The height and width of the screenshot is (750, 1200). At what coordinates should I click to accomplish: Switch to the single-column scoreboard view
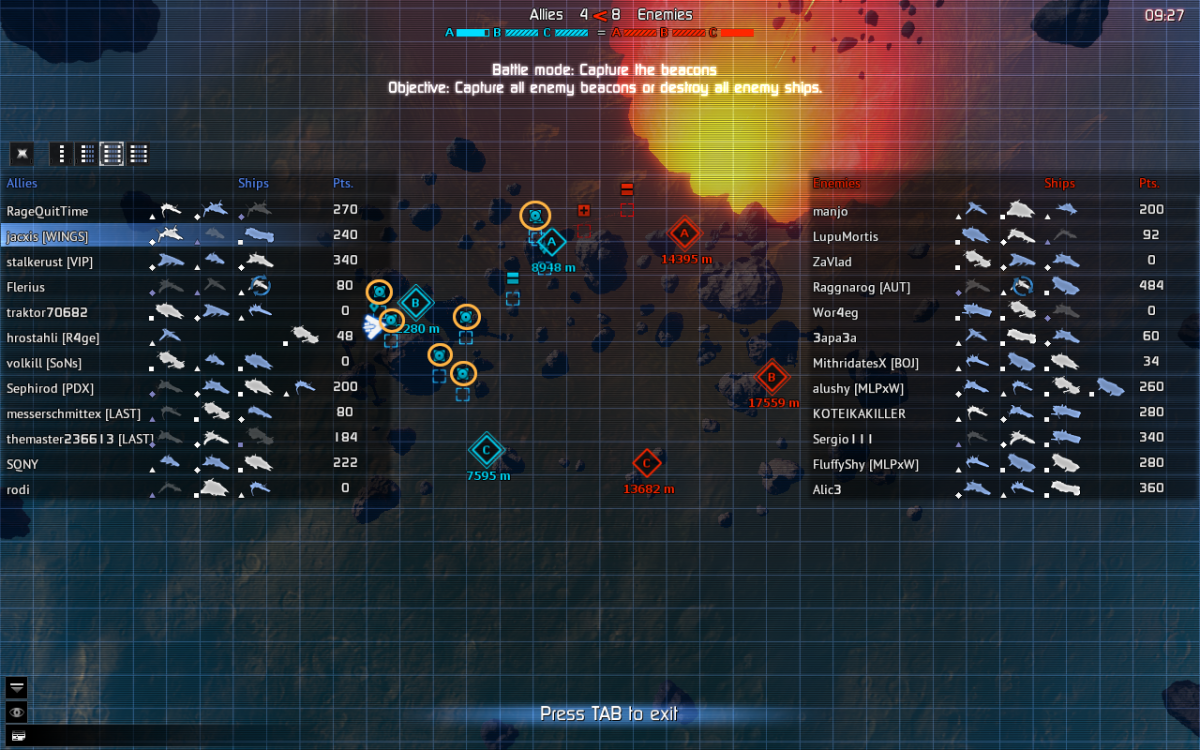(x=62, y=154)
